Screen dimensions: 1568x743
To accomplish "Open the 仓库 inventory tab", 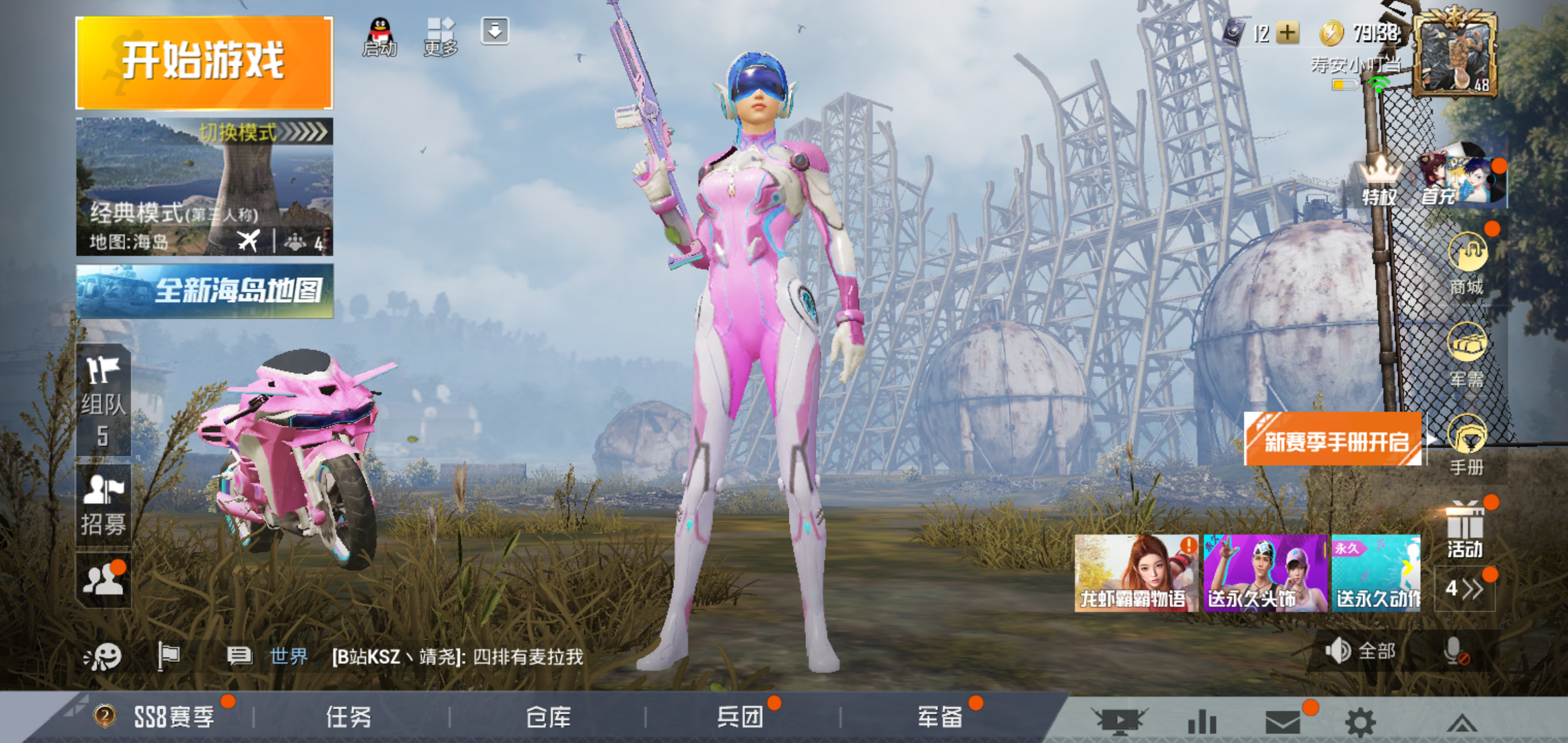I will (548, 718).
